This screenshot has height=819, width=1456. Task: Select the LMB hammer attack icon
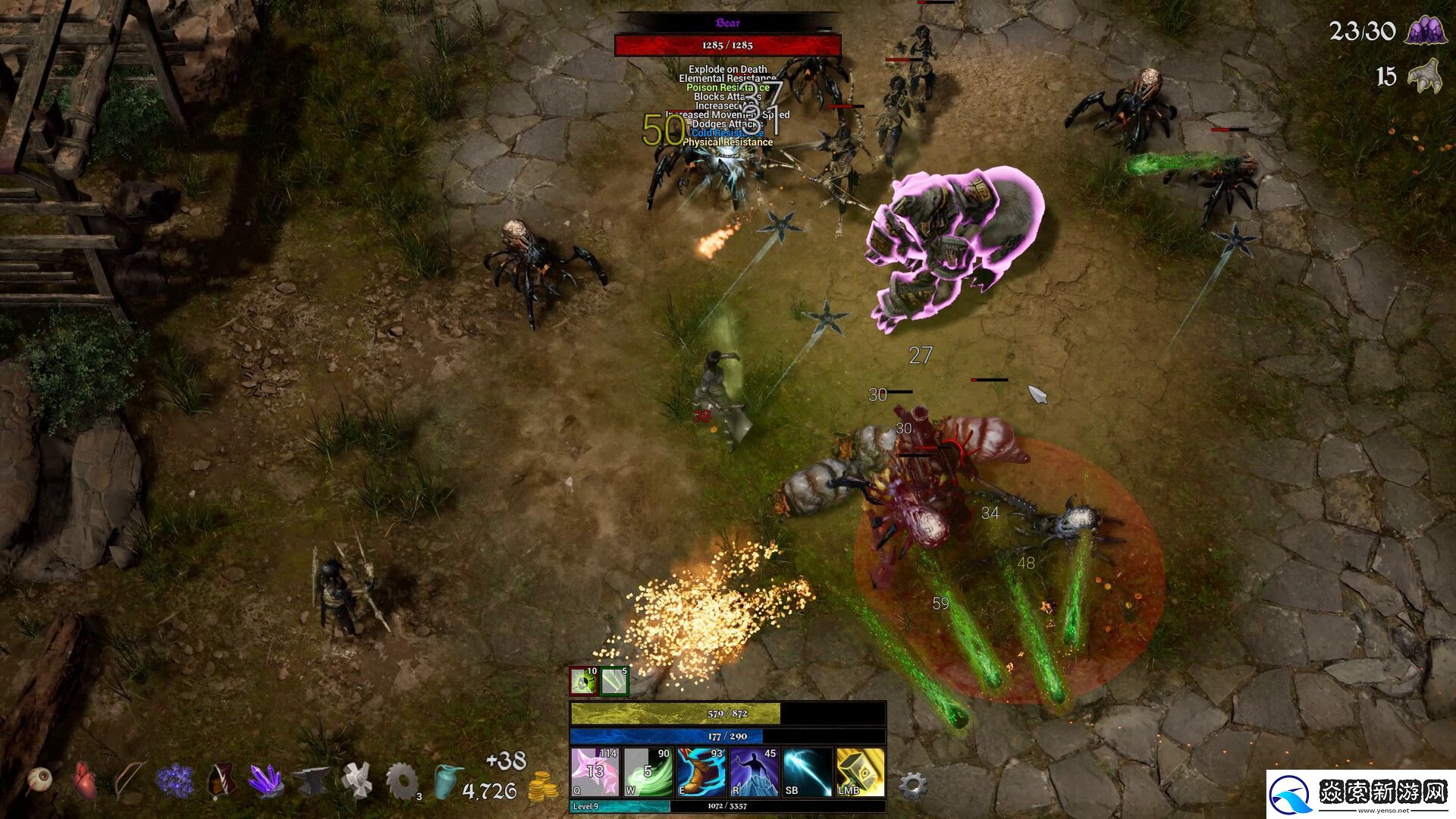coord(857,774)
